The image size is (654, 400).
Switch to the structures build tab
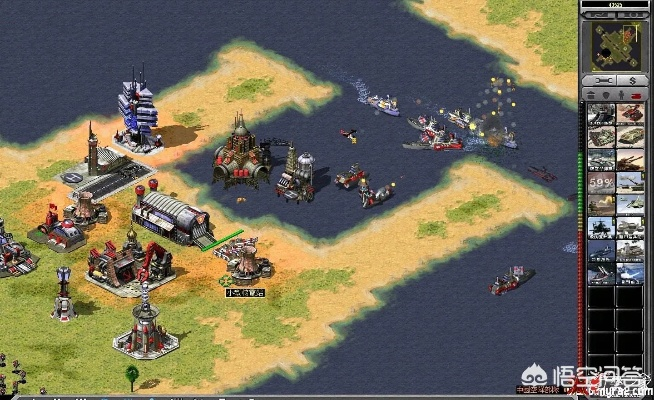pos(591,94)
